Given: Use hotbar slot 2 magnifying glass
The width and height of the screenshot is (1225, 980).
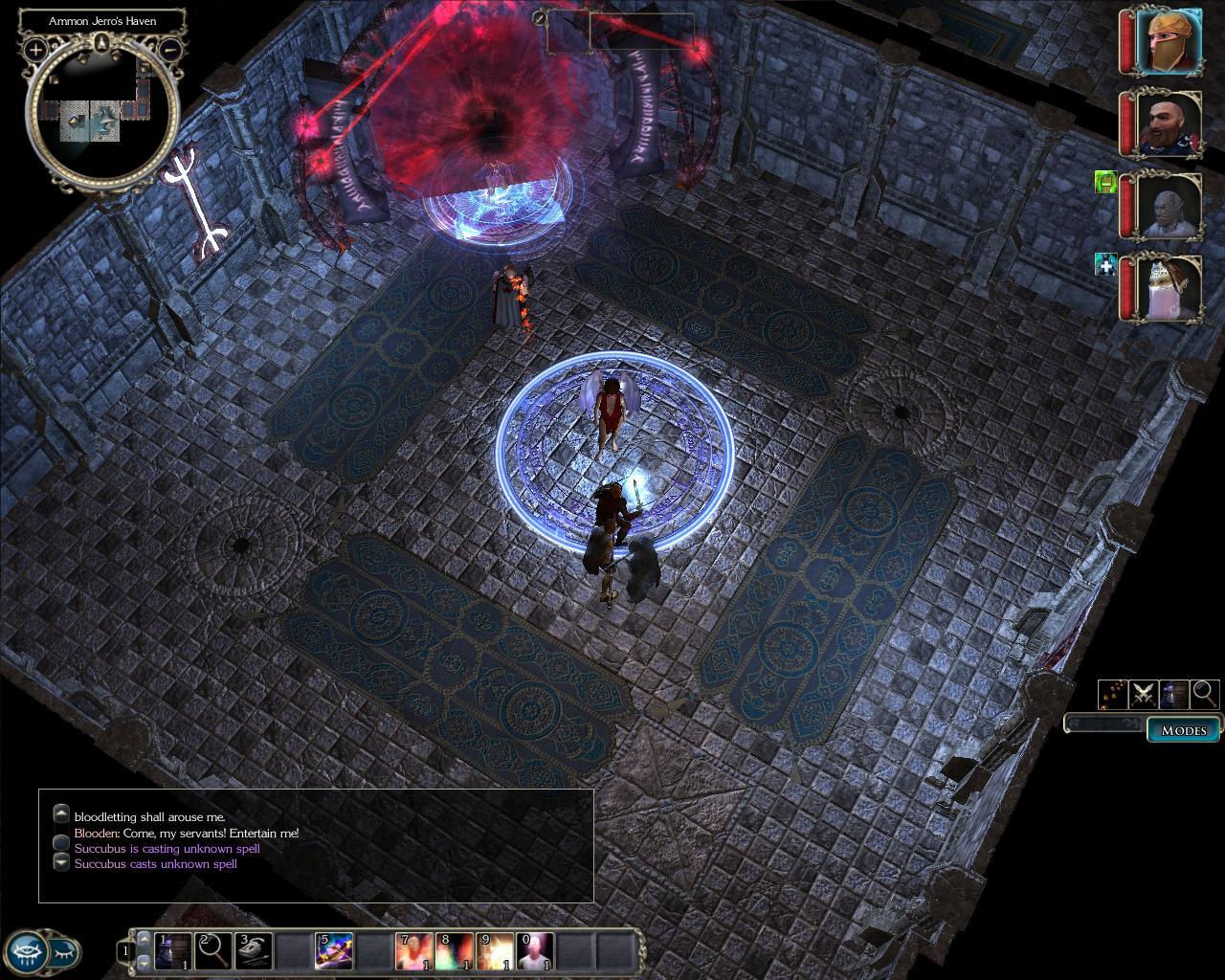Looking at the screenshot, I should tap(213, 951).
